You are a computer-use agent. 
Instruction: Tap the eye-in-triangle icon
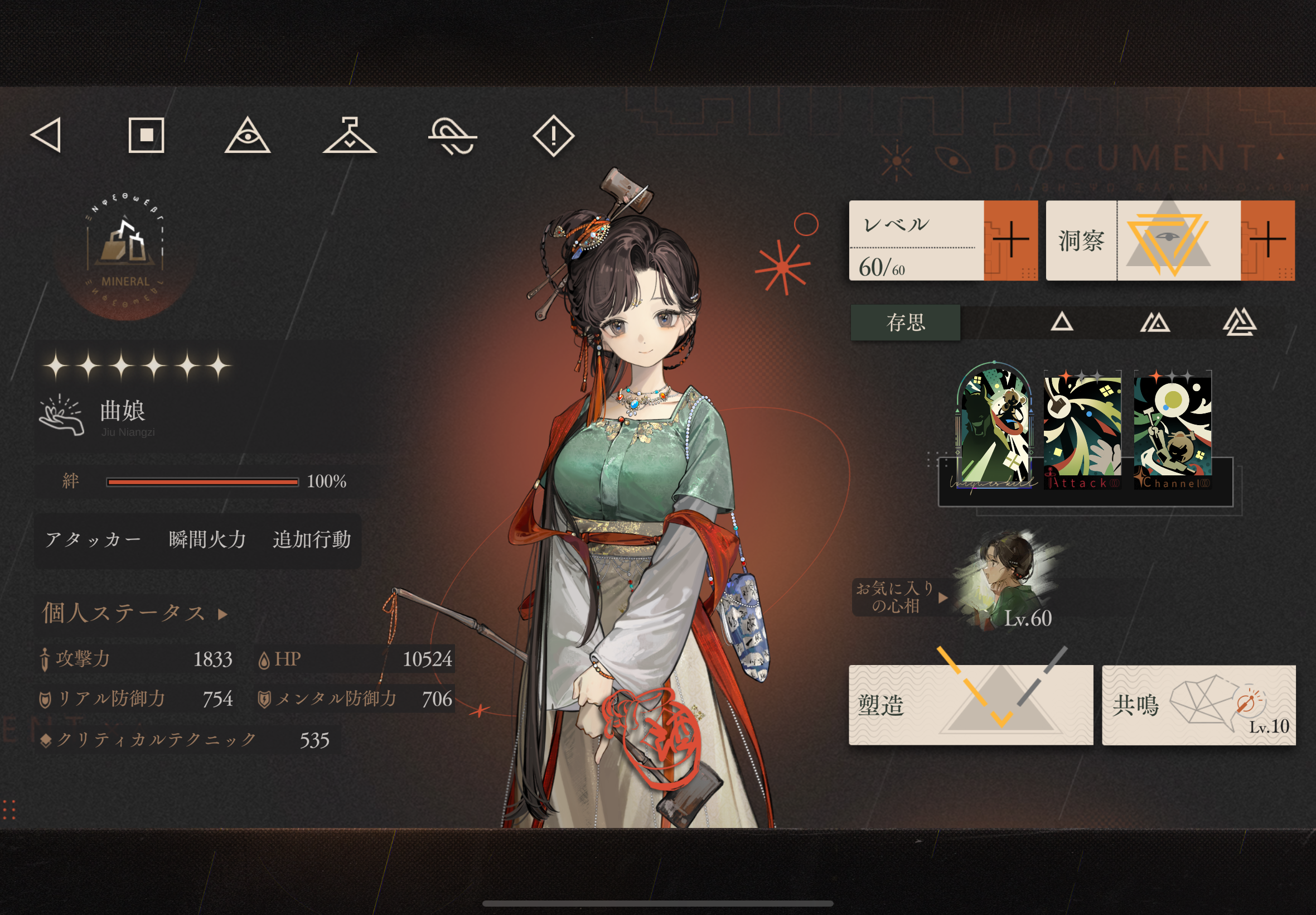tap(247, 137)
